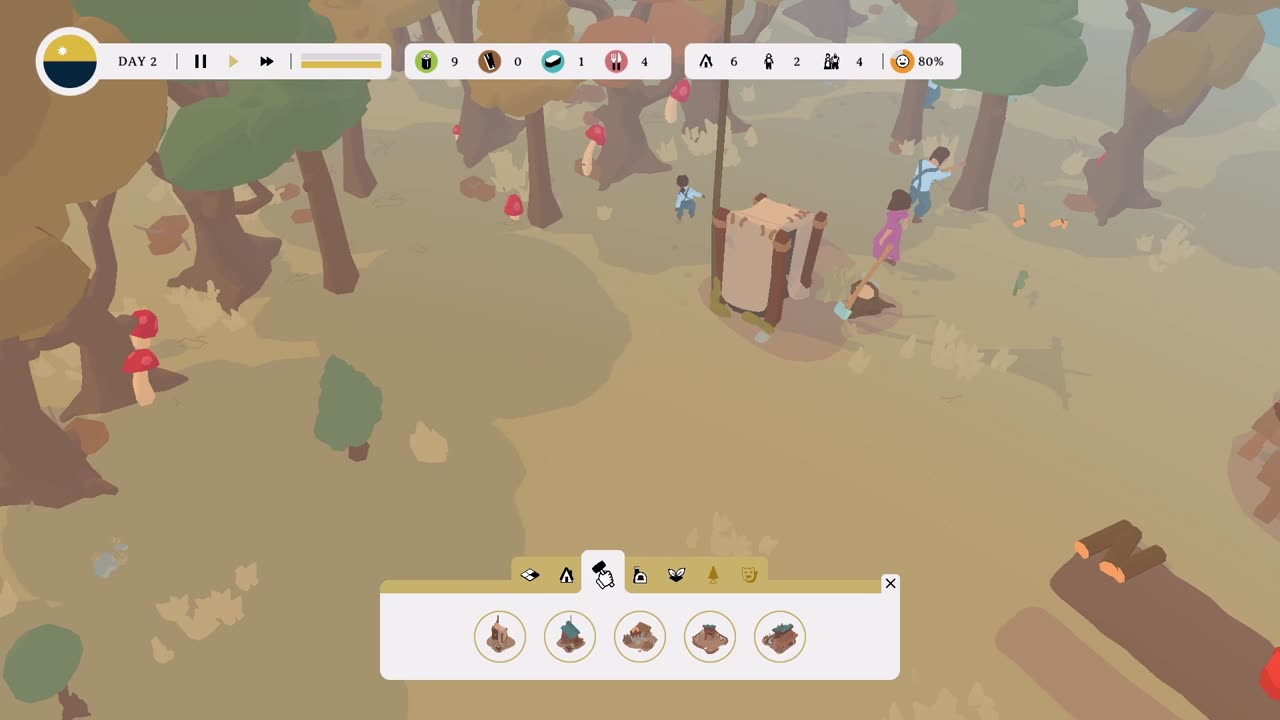Image resolution: width=1280 pixels, height=720 pixels.
Task: Open the oven build tab
Action: 640,575
